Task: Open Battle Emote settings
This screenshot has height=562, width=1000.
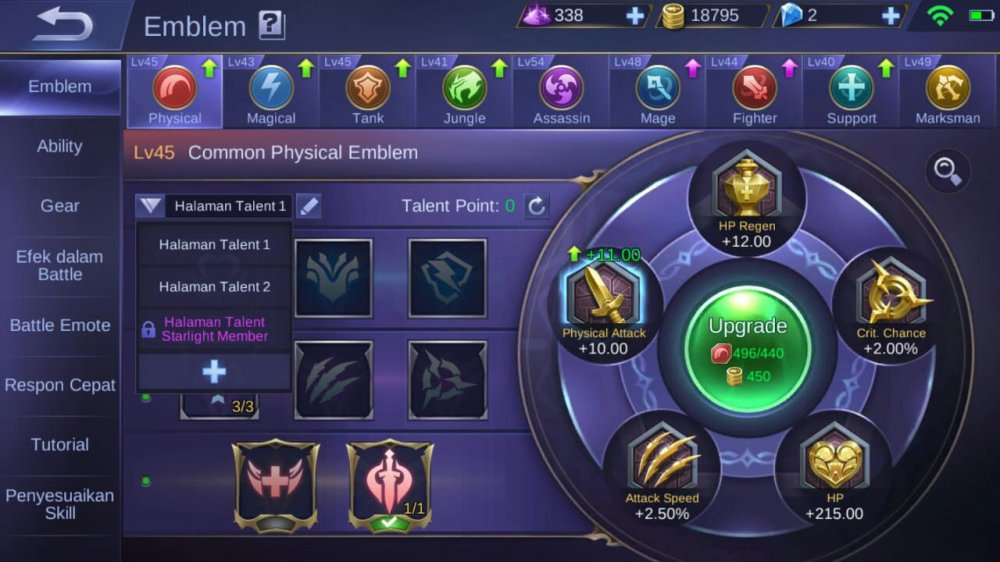Action: pos(60,325)
